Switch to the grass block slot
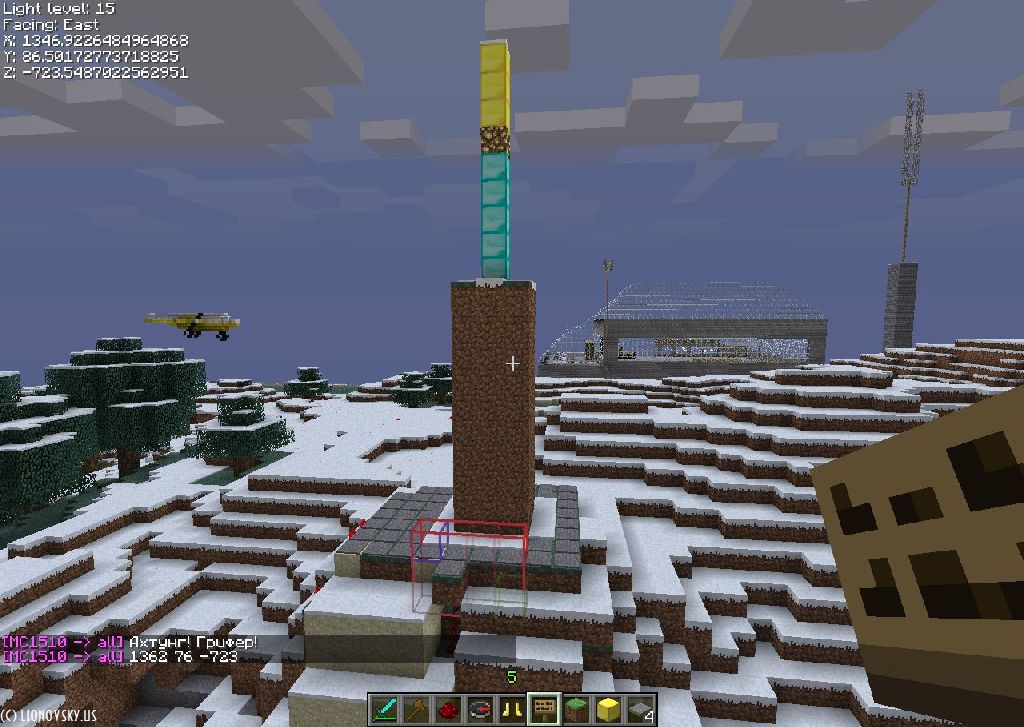This screenshot has width=1024, height=727. pos(576,709)
